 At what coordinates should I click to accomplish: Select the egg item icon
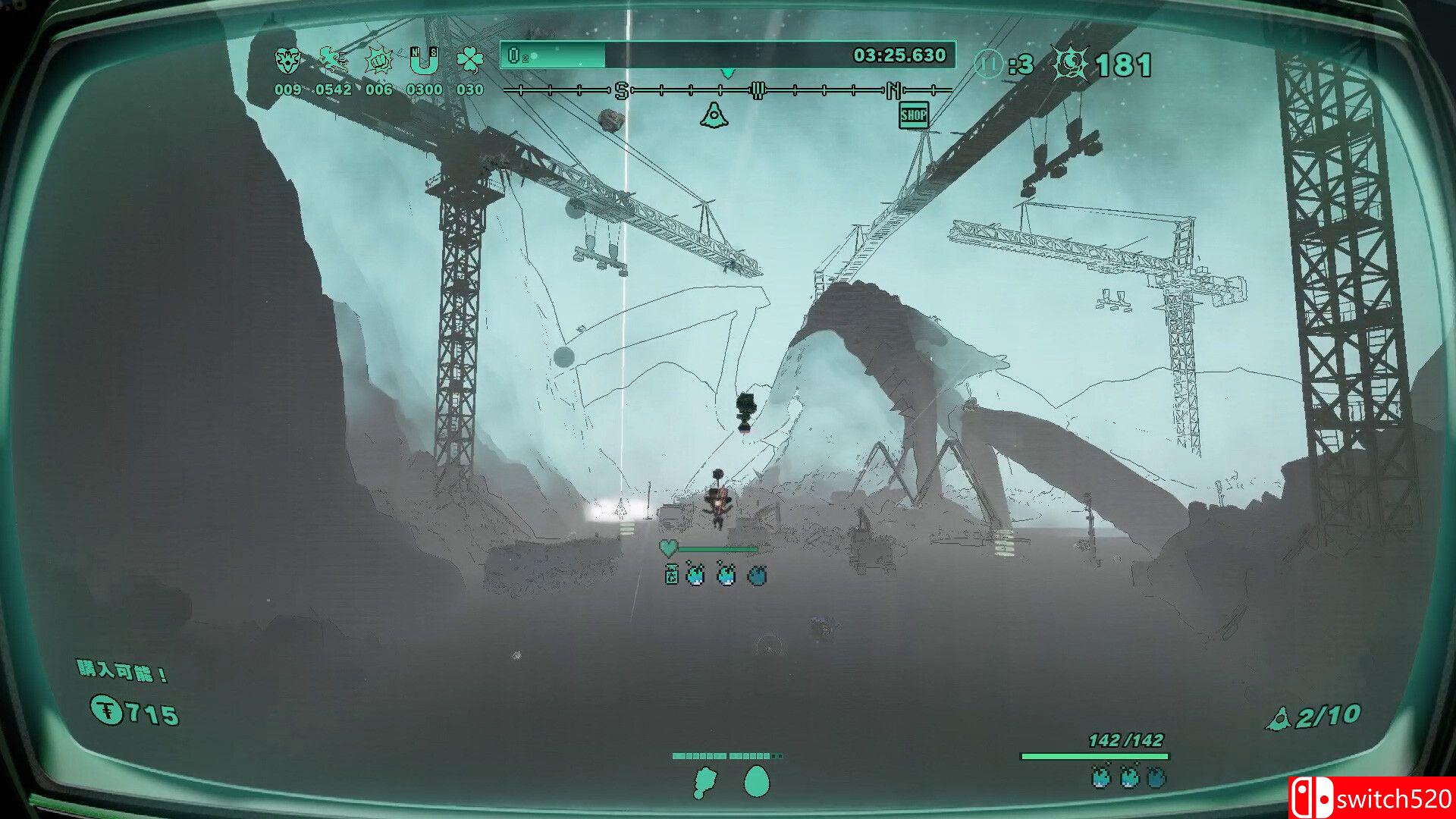click(756, 782)
